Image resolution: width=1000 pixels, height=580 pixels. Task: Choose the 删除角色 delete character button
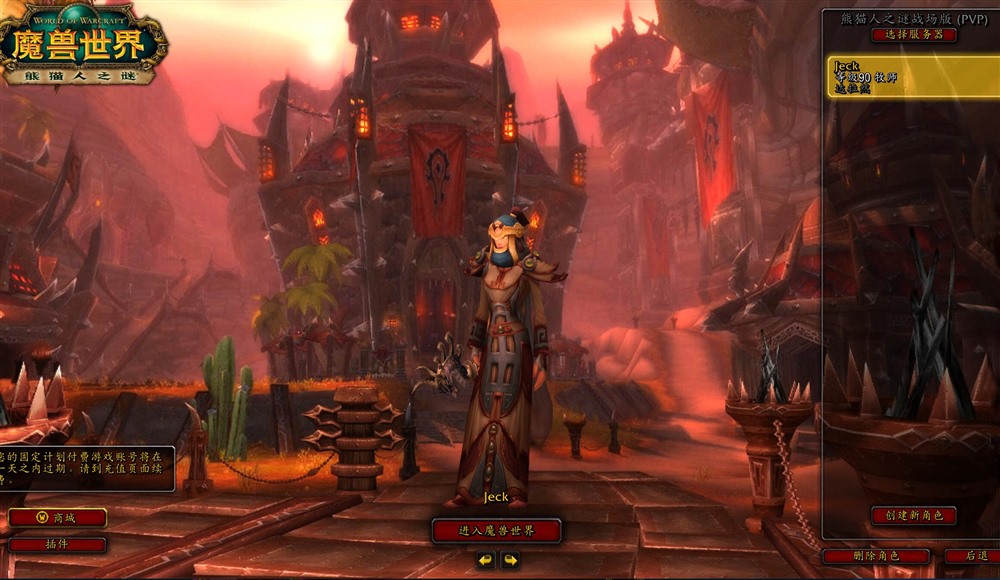(876, 556)
